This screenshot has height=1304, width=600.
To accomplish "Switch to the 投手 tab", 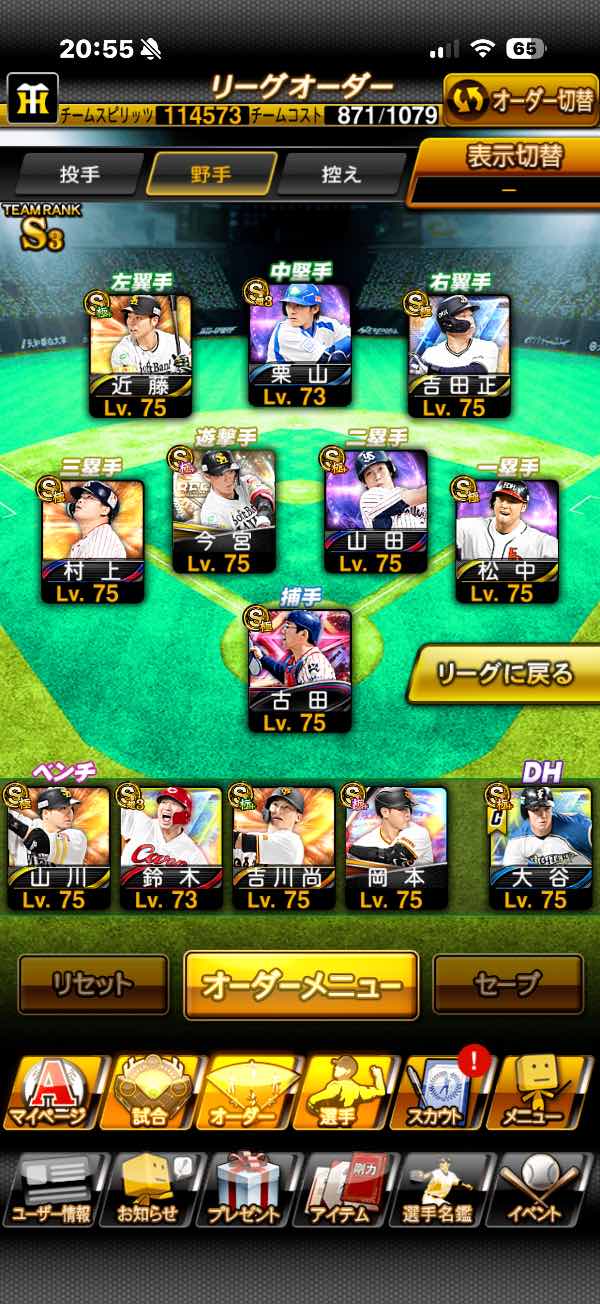I will [x=79, y=174].
